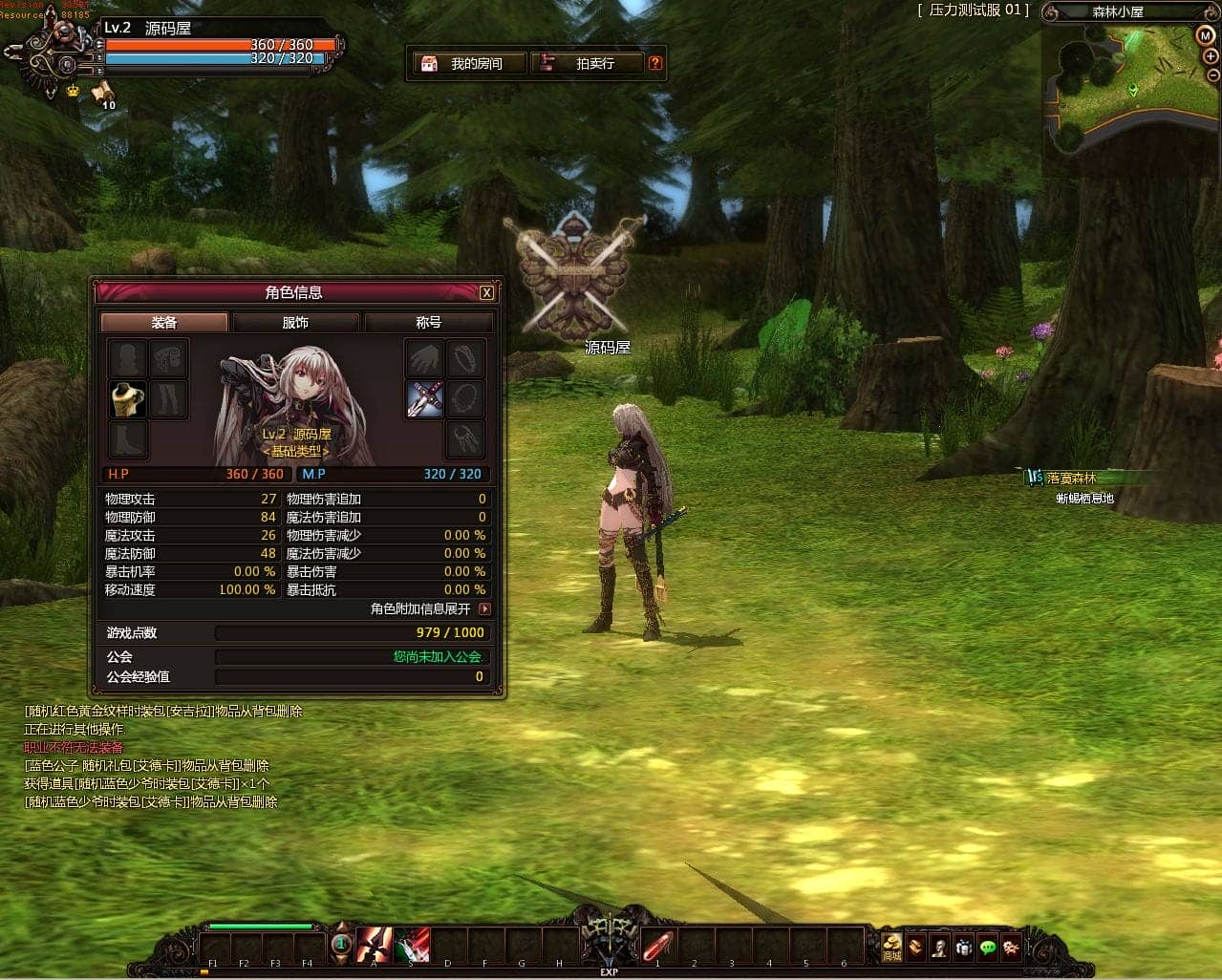The width and height of the screenshot is (1222, 980).
Task: Select the equipped crossed swords weapon slot
Action: click(424, 399)
